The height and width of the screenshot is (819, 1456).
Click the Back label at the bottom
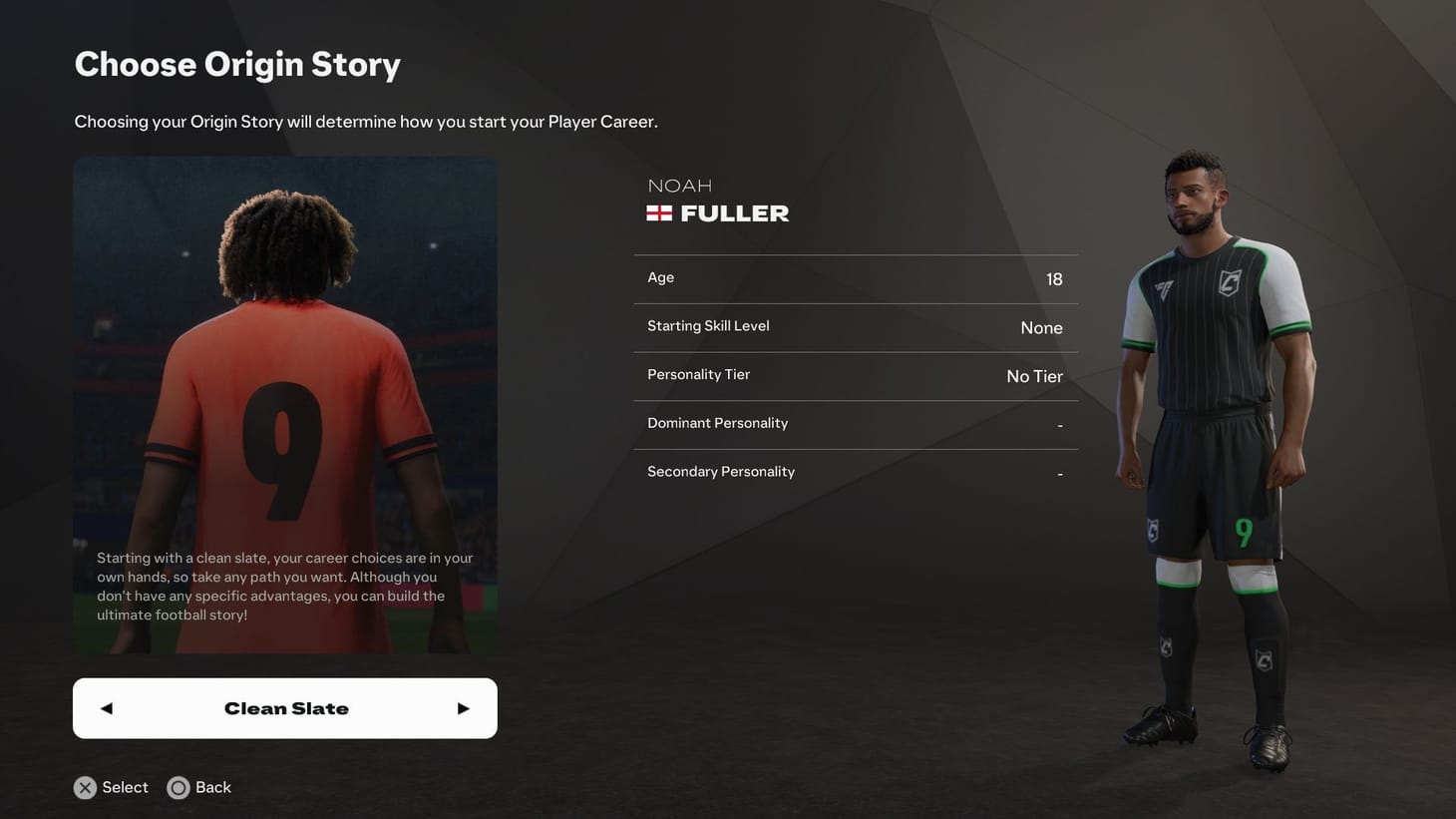tap(212, 787)
